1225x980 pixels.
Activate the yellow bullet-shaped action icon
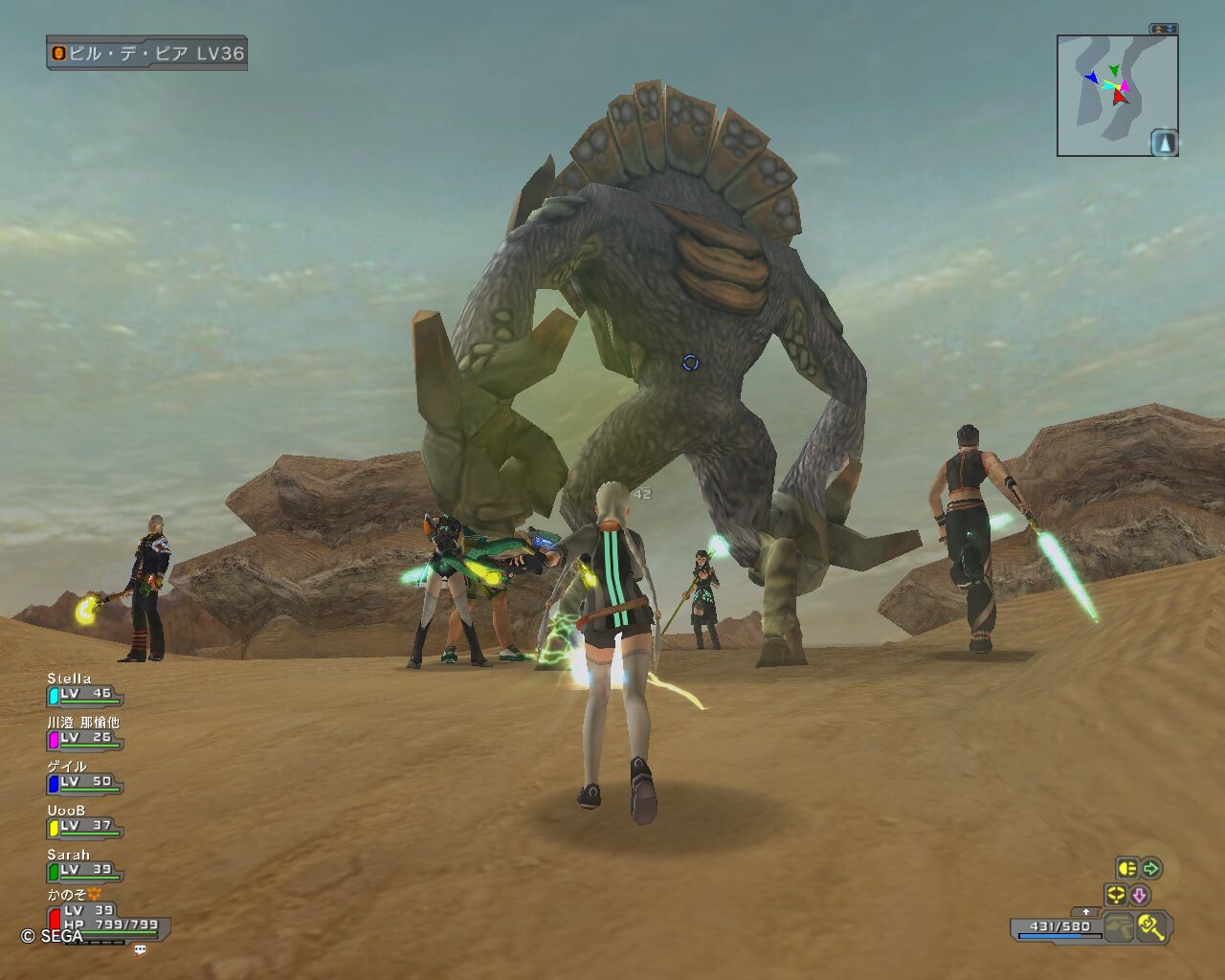point(1126,868)
